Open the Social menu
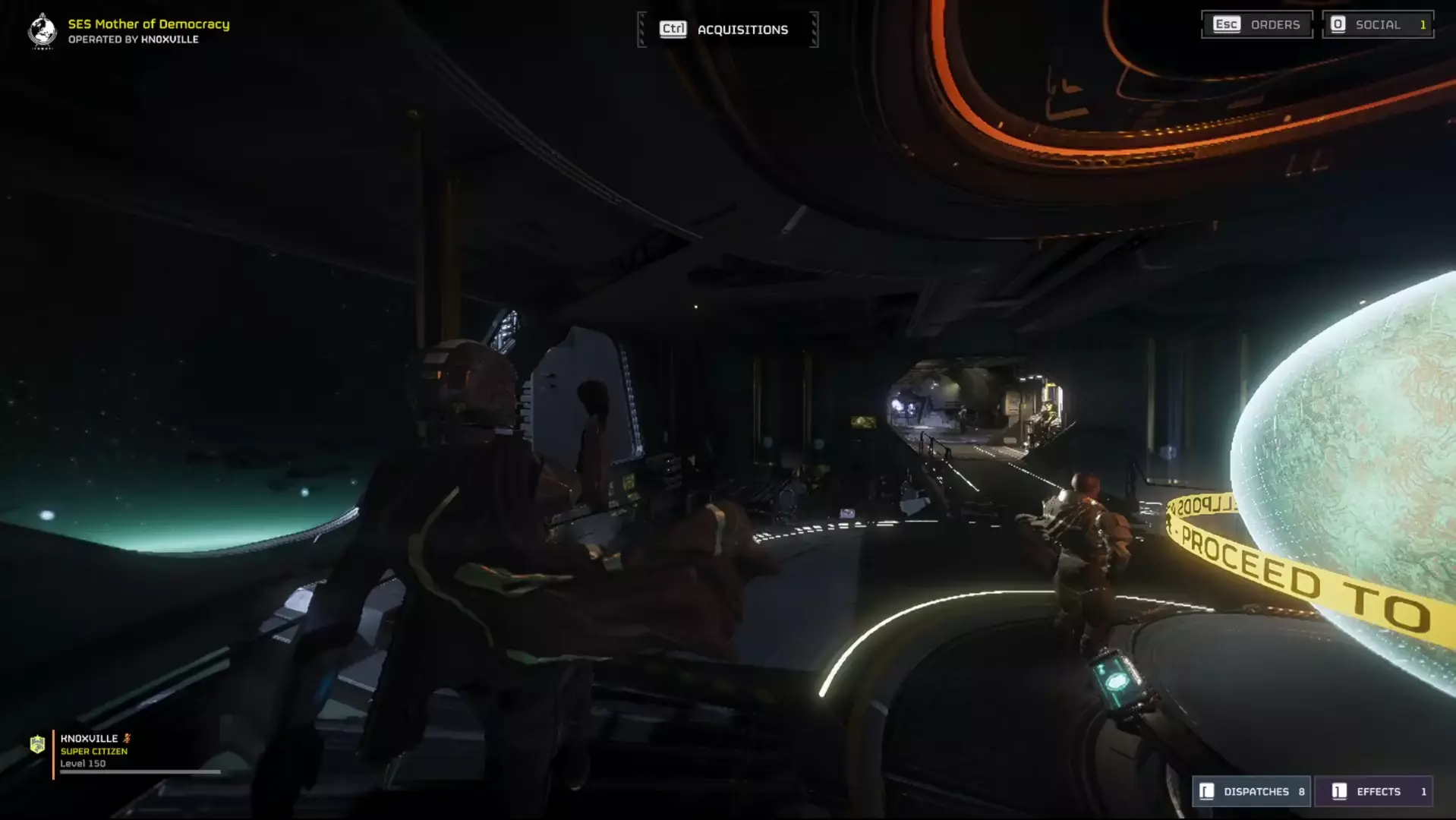Viewport: 1456px width, 820px height. (1377, 24)
